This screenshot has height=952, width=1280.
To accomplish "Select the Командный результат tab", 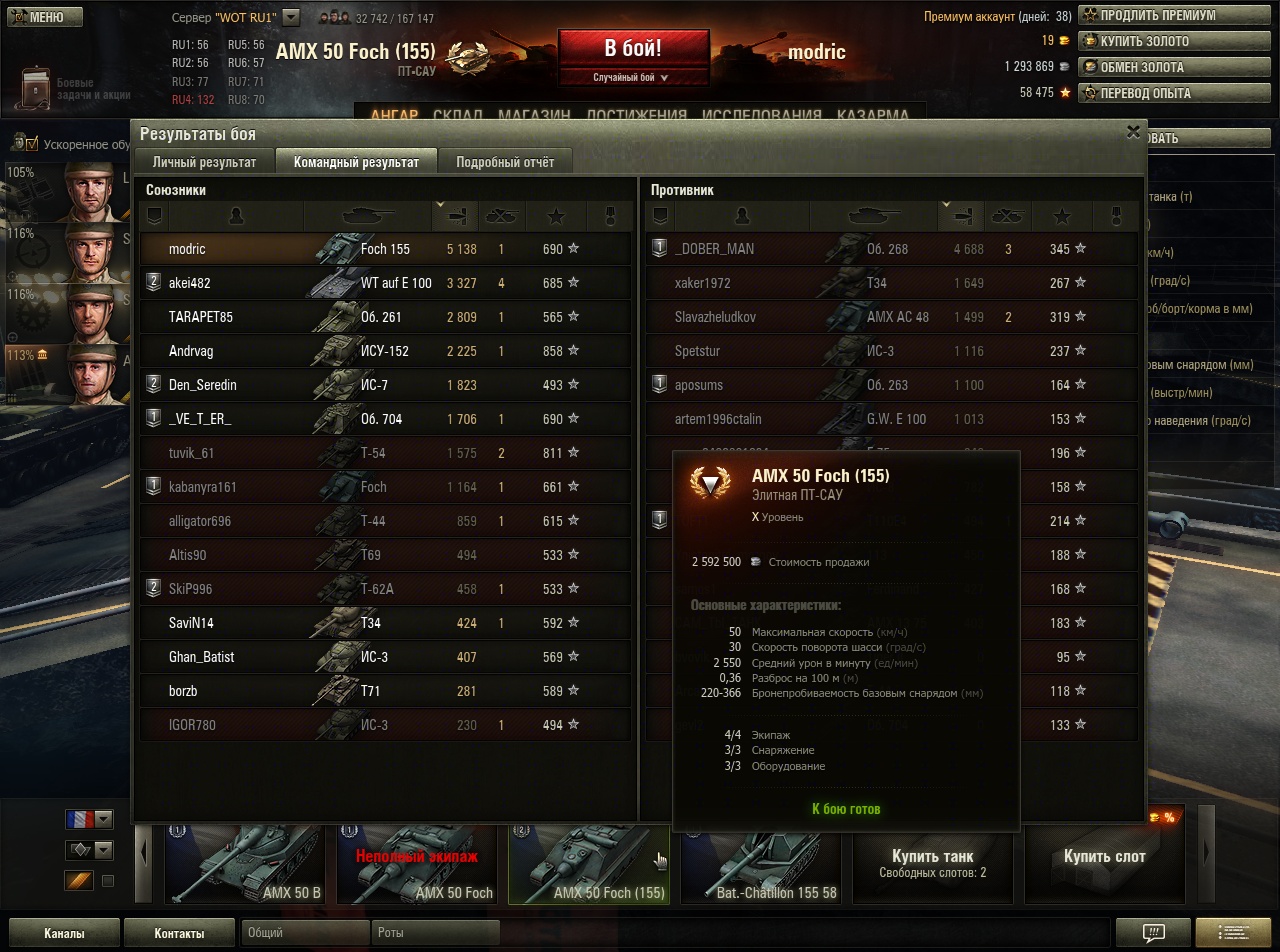I will click(356, 162).
